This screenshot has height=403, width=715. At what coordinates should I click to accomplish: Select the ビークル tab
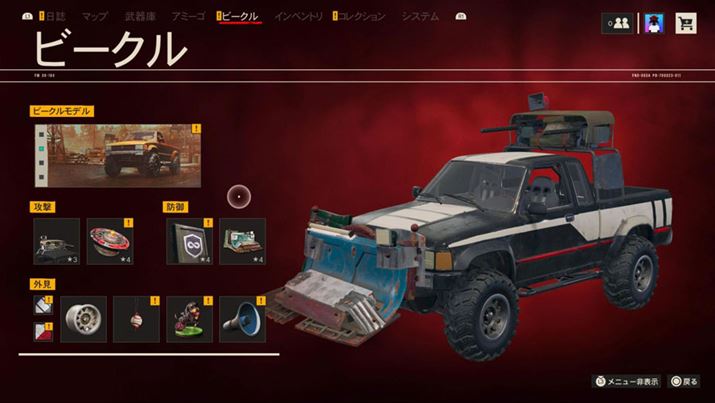(x=240, y=17)
